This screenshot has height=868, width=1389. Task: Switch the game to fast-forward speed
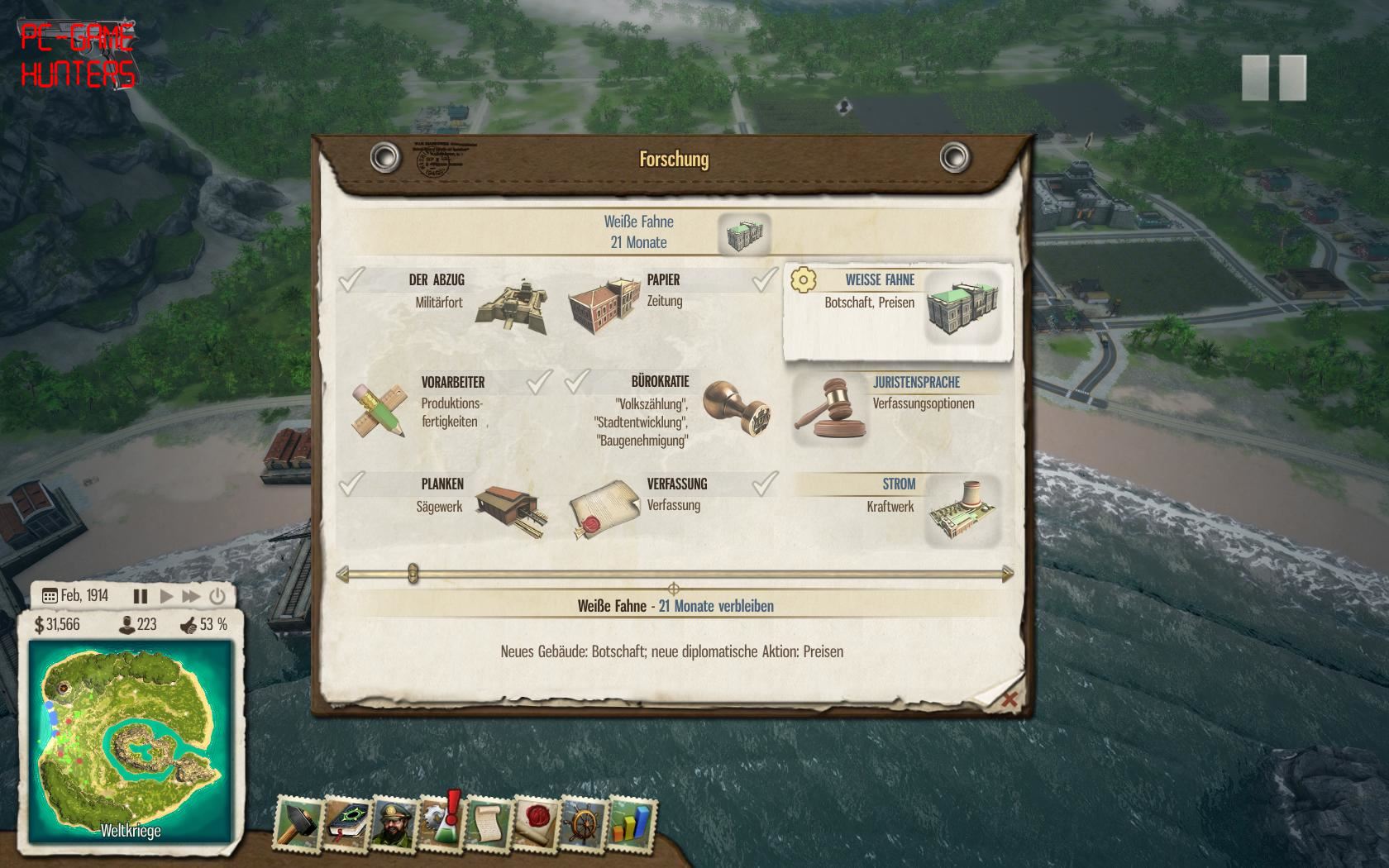pyautogui.click(x=191, y=596)
